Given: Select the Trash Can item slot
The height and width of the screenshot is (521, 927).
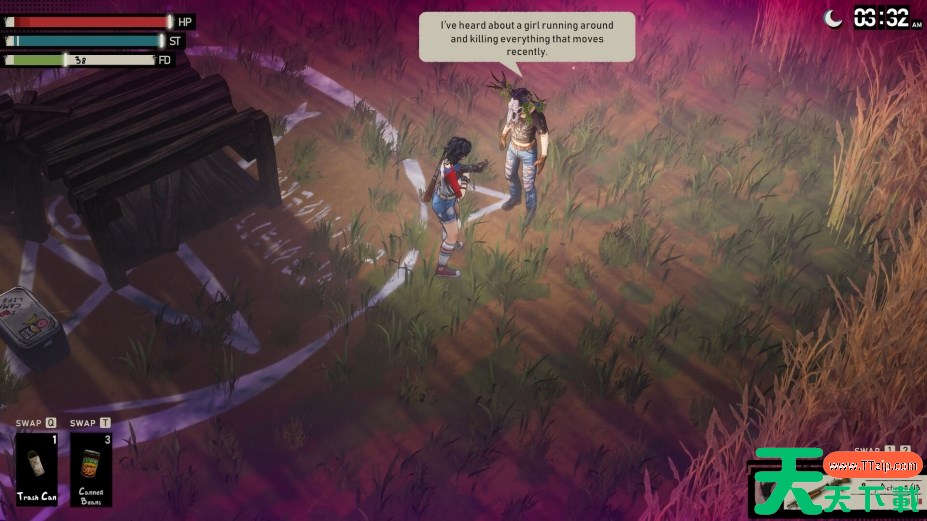Looking at the screenshot, I should coord(37,468).
